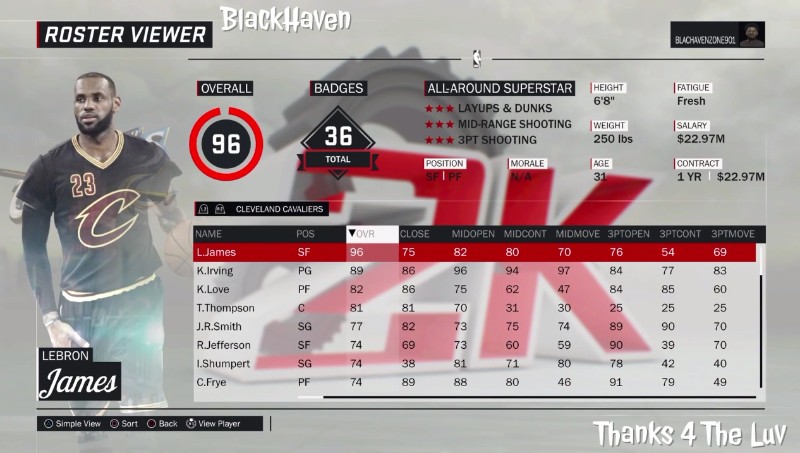Open the BLACHAVENZONE901 user profile badge
The image size is (800, 453).
[717, 34]
